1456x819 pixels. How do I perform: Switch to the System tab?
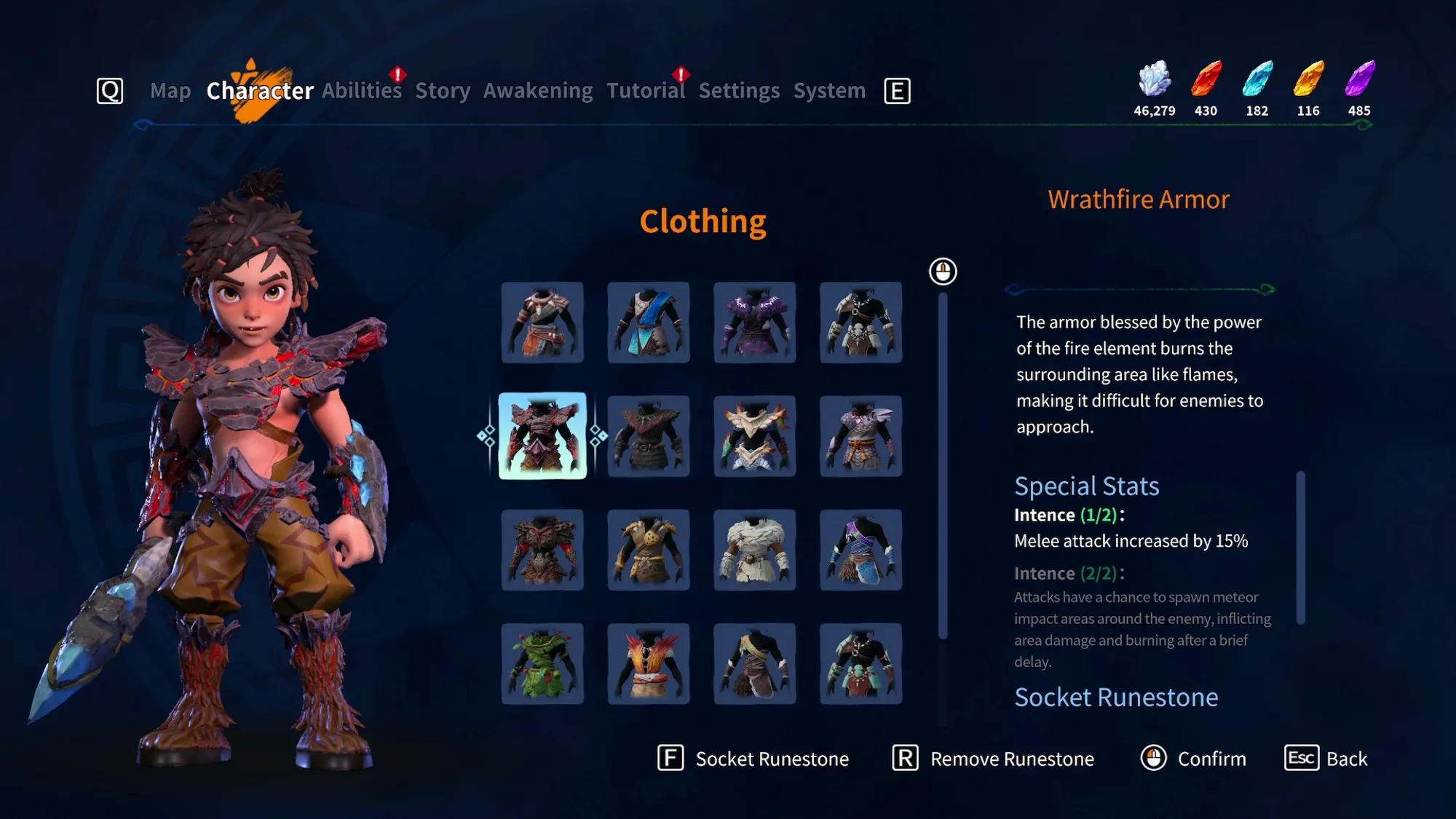click(x=829, y=91)
